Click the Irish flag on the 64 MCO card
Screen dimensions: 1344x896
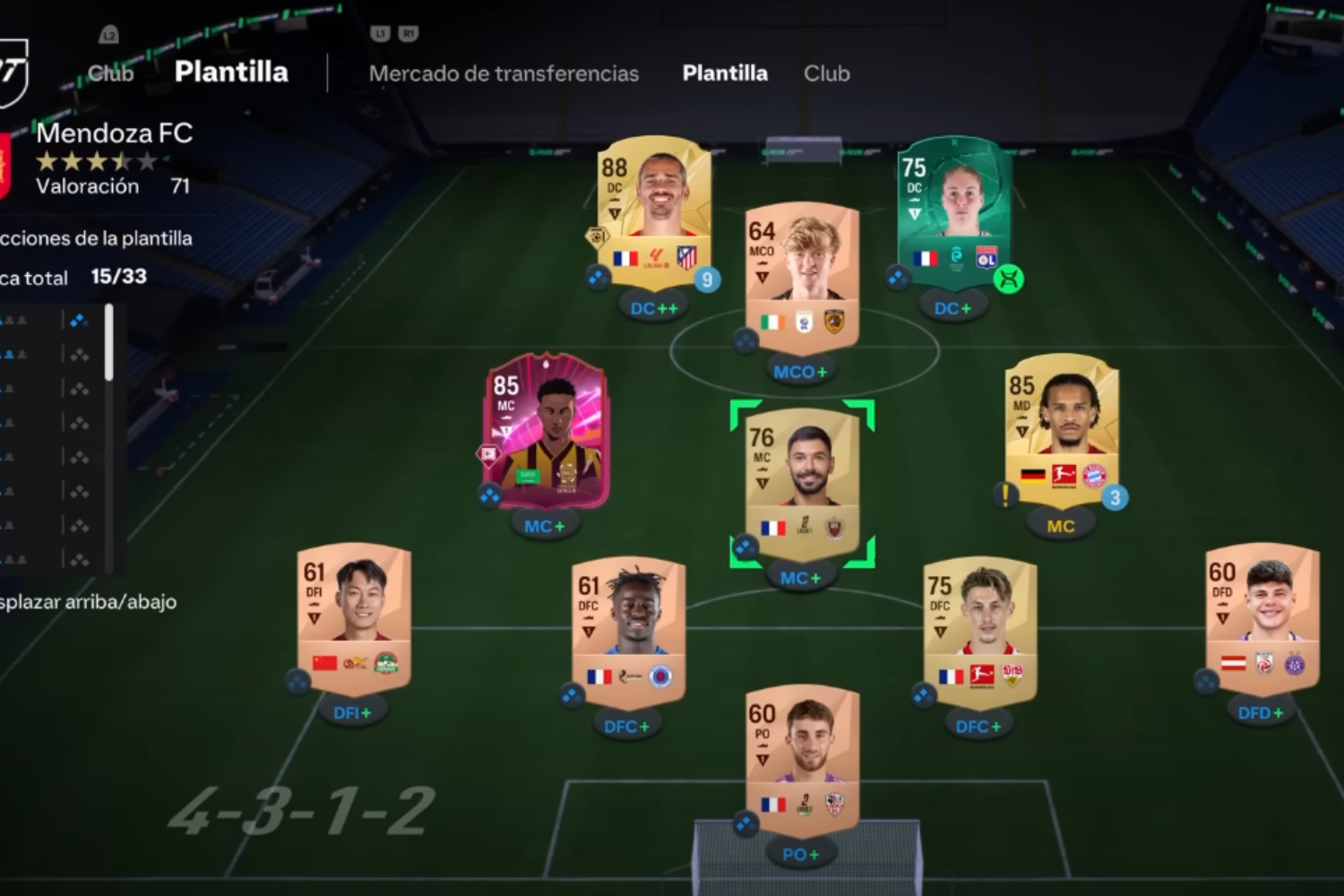pyautogui.click(x=772, y=323)
